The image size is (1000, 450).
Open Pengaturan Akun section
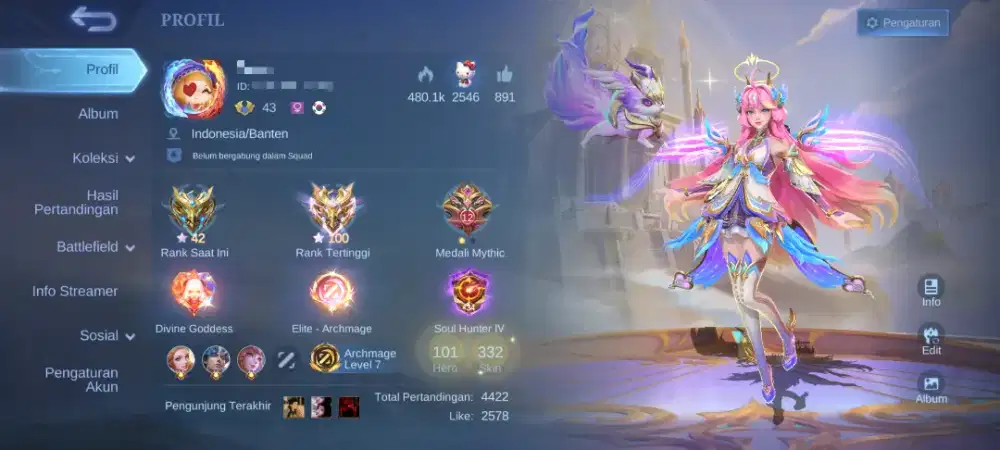coord(81,379)
